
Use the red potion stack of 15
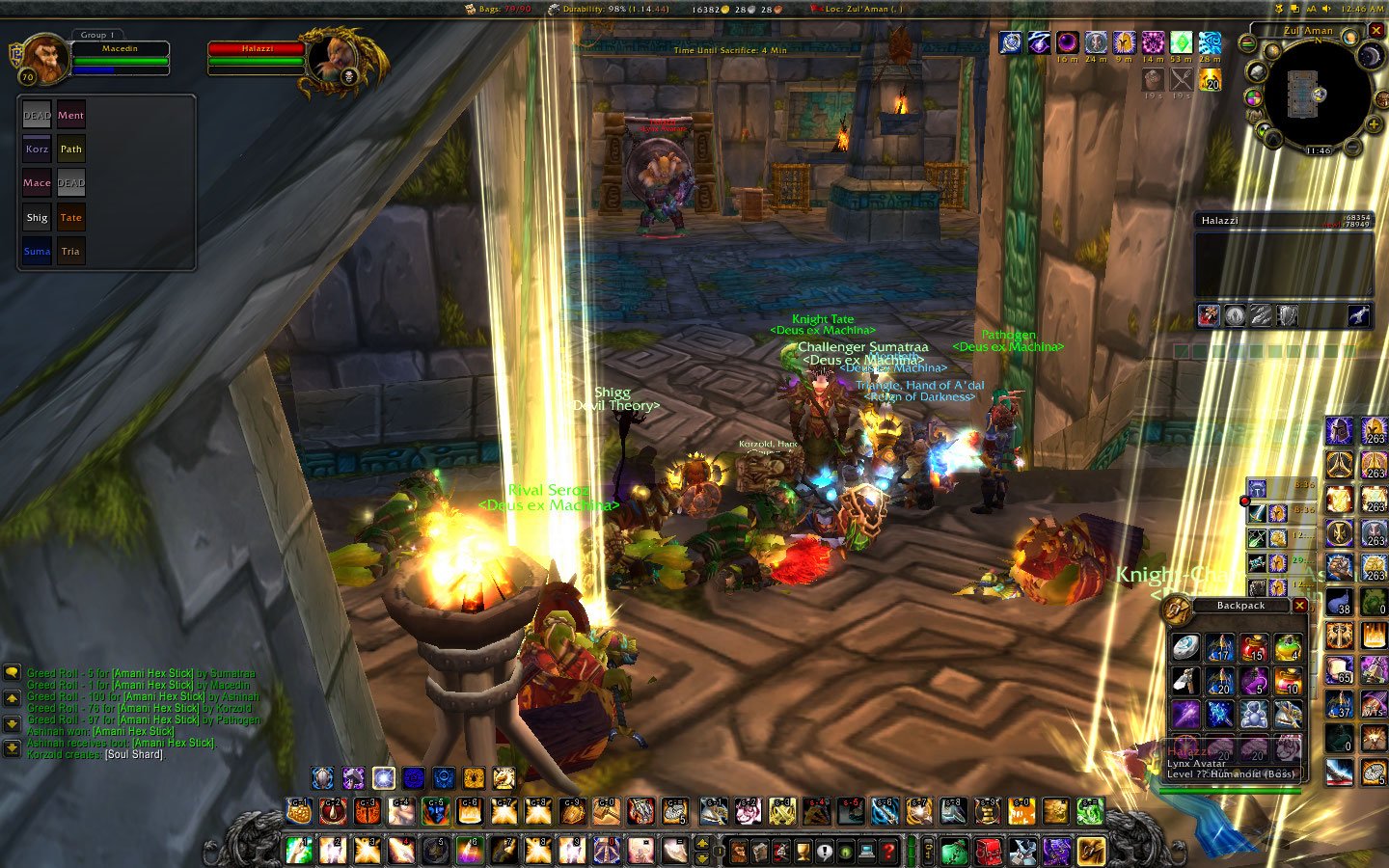click(x=1253, y=648)
